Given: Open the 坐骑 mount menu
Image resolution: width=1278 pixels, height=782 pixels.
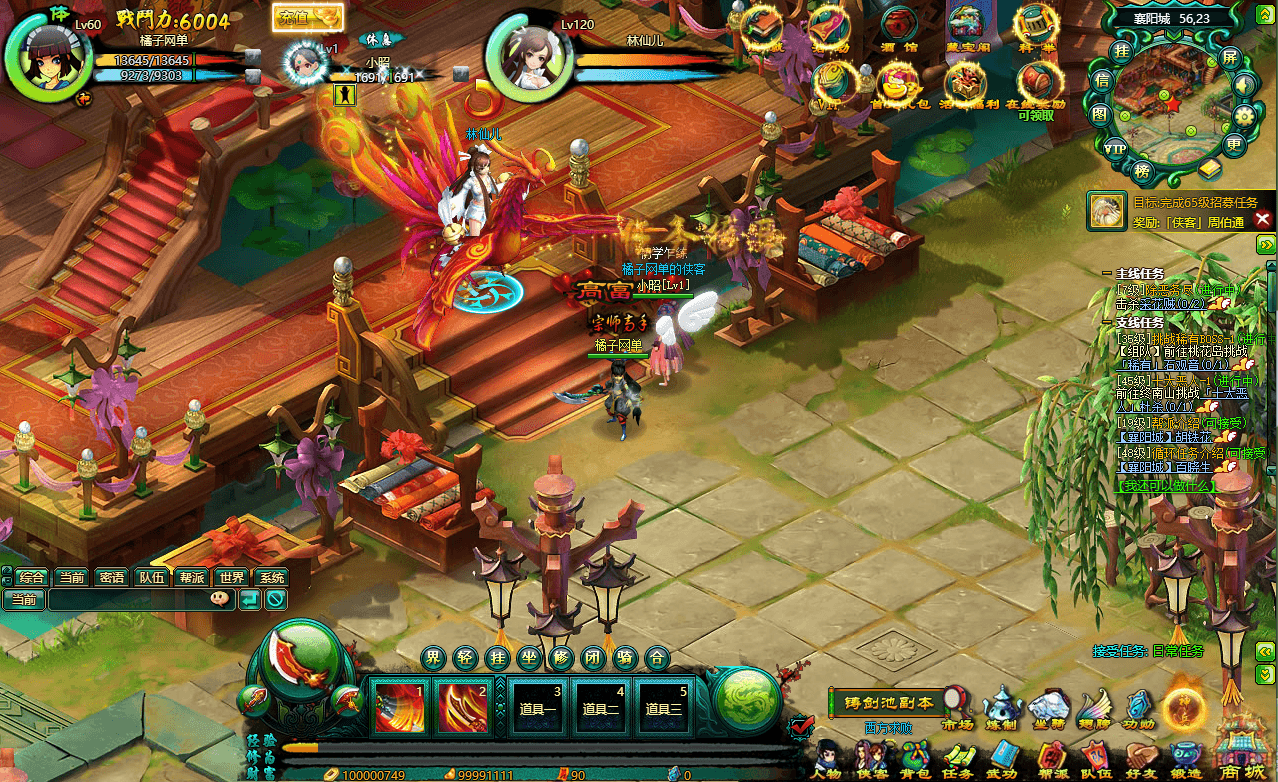Looking at the screenshot, I should tap(1048, 707).
